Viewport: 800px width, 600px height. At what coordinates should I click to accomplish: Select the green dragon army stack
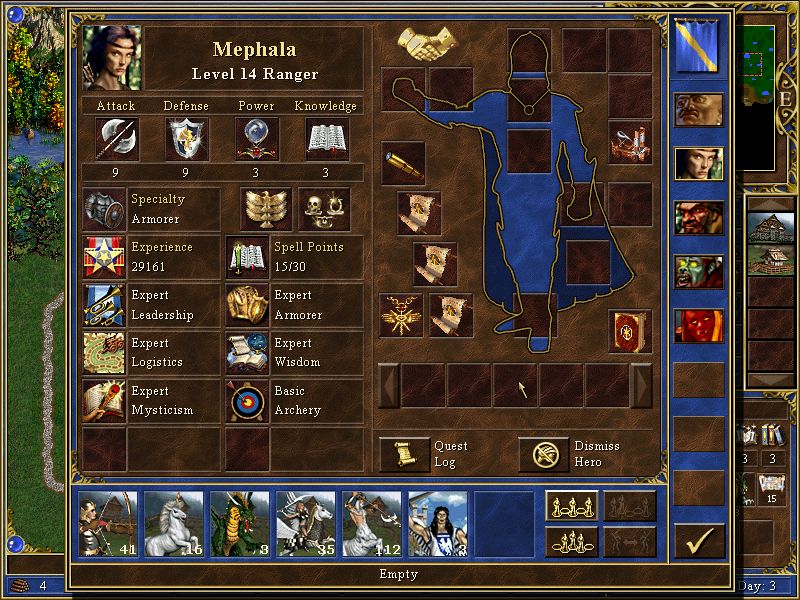(239, 523)
